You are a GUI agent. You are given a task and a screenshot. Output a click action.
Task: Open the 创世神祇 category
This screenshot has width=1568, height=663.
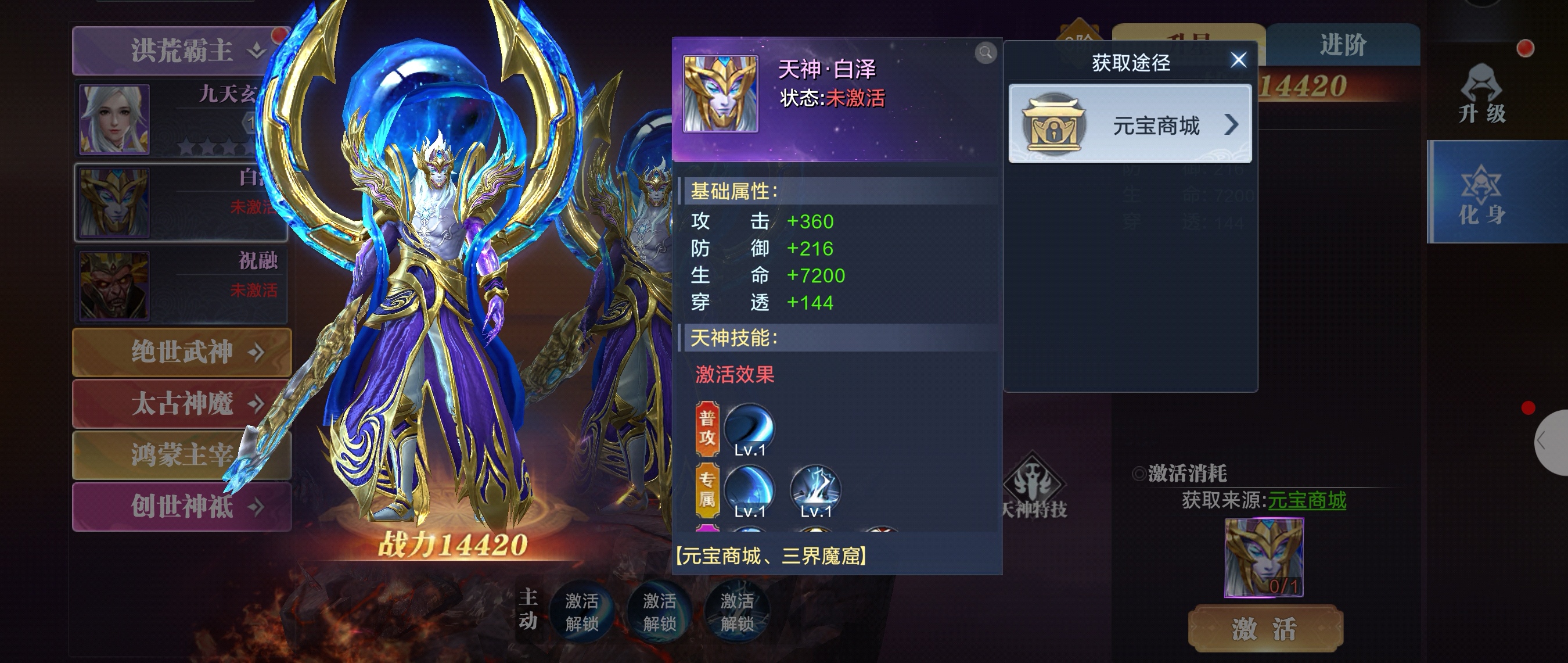tap(181, 506)
